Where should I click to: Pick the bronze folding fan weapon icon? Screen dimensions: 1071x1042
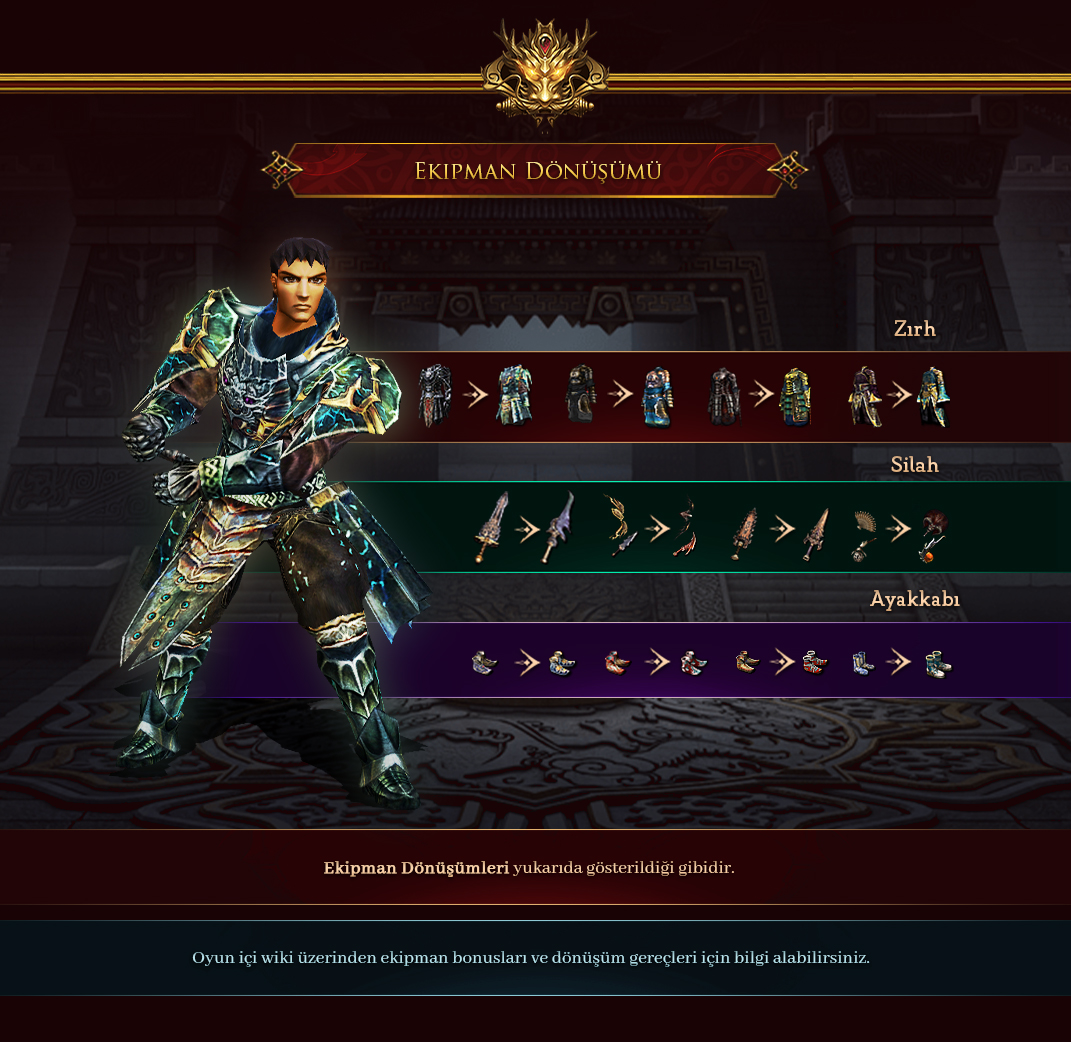point(862,533)
